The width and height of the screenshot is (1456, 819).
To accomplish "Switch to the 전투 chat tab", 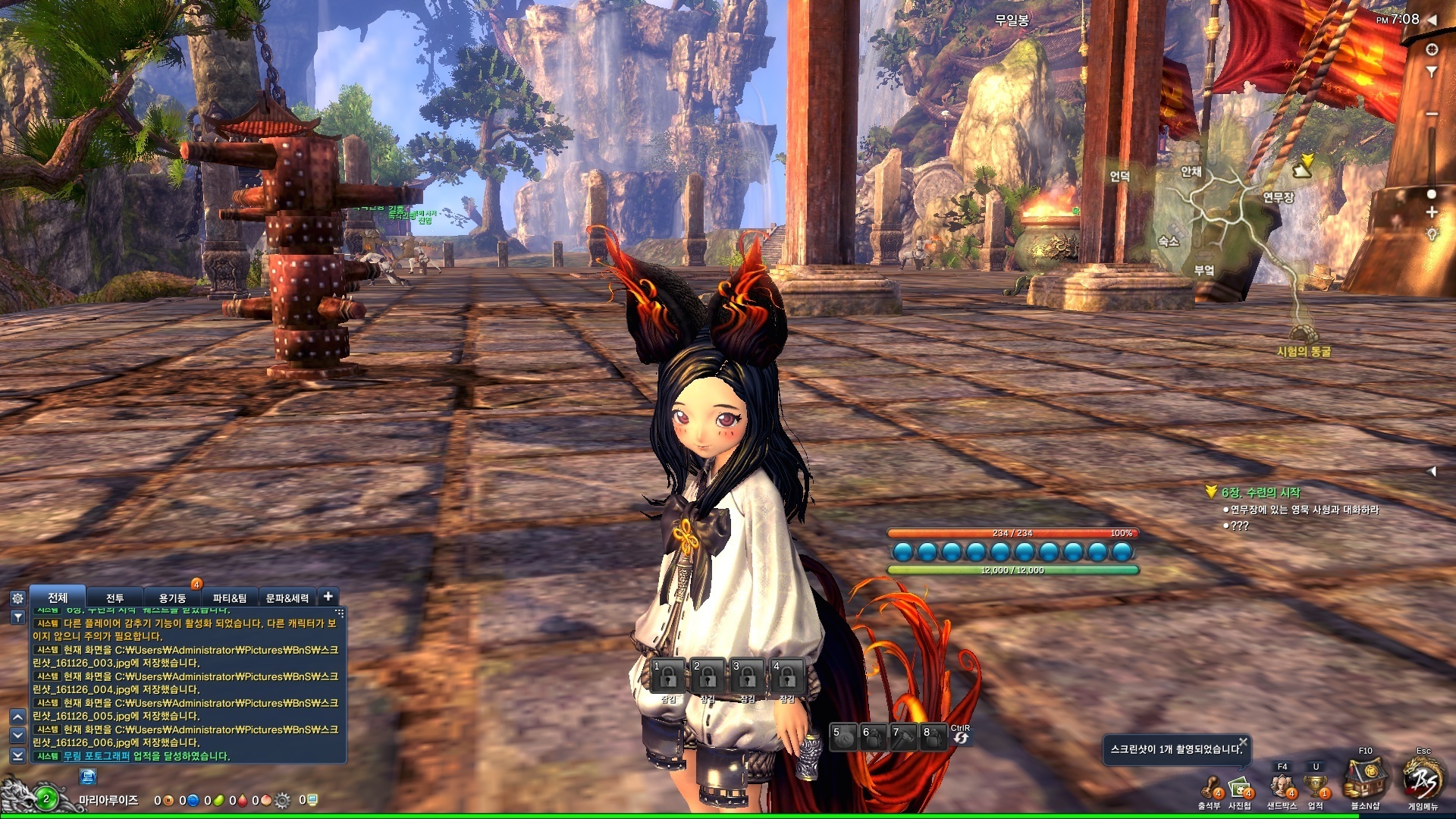I will click(x=115, y=598).
